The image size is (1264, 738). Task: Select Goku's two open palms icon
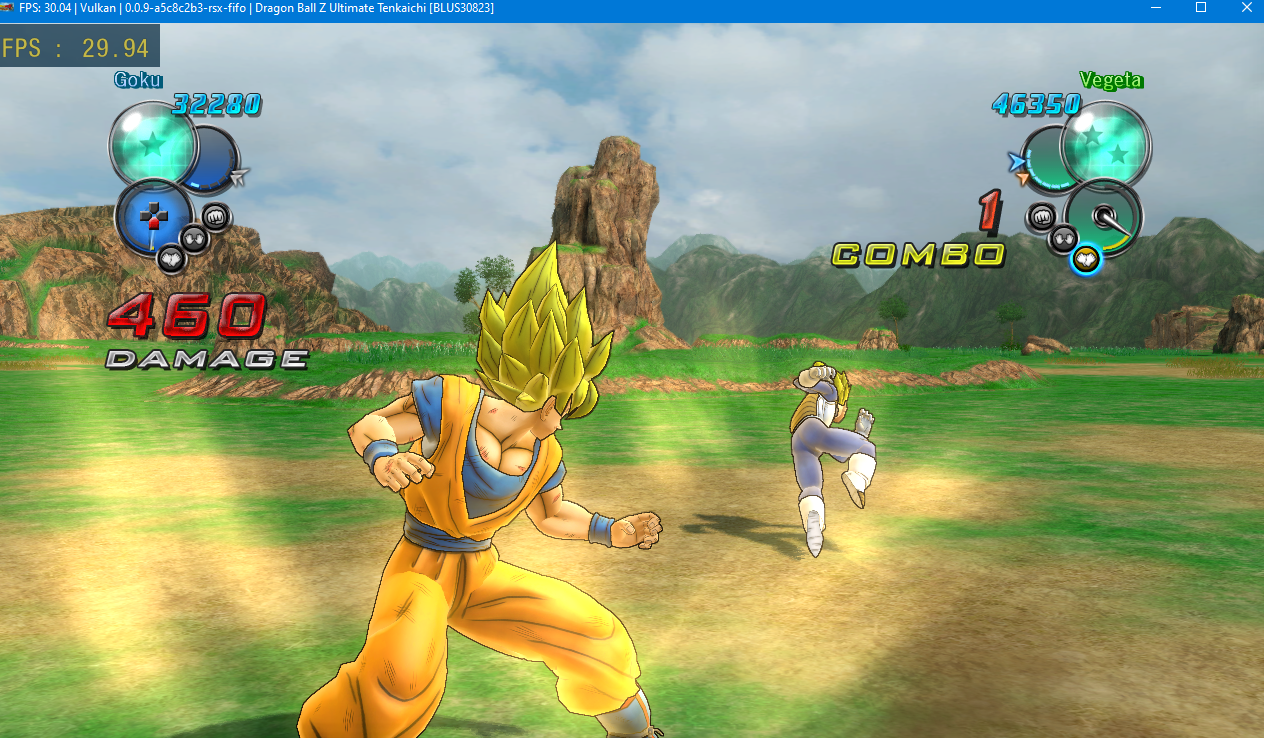pyautogui.click(x=194, y=237)
